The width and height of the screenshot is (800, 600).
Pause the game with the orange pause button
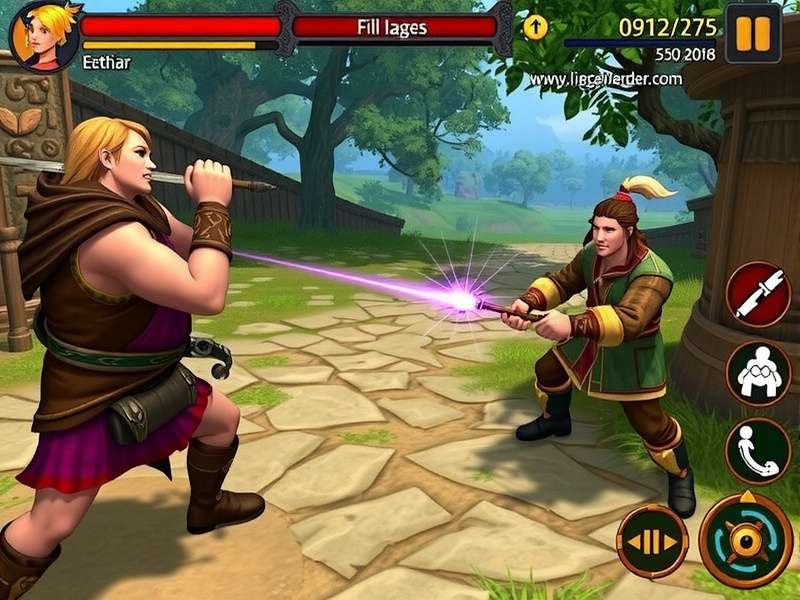pyautogui.click(x=753, y=33)
